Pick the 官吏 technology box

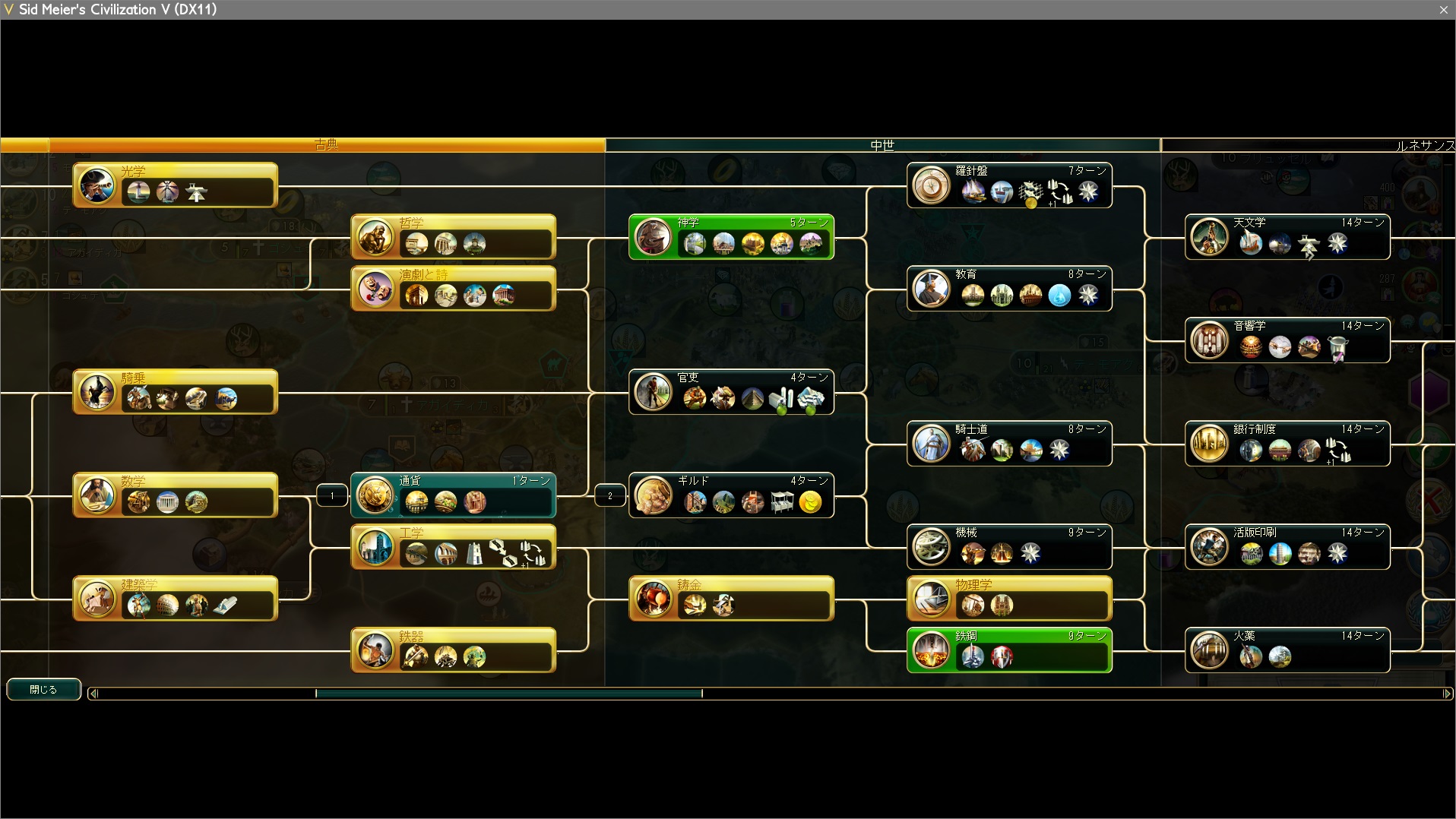pyautogui.click(x=731, y=392)
